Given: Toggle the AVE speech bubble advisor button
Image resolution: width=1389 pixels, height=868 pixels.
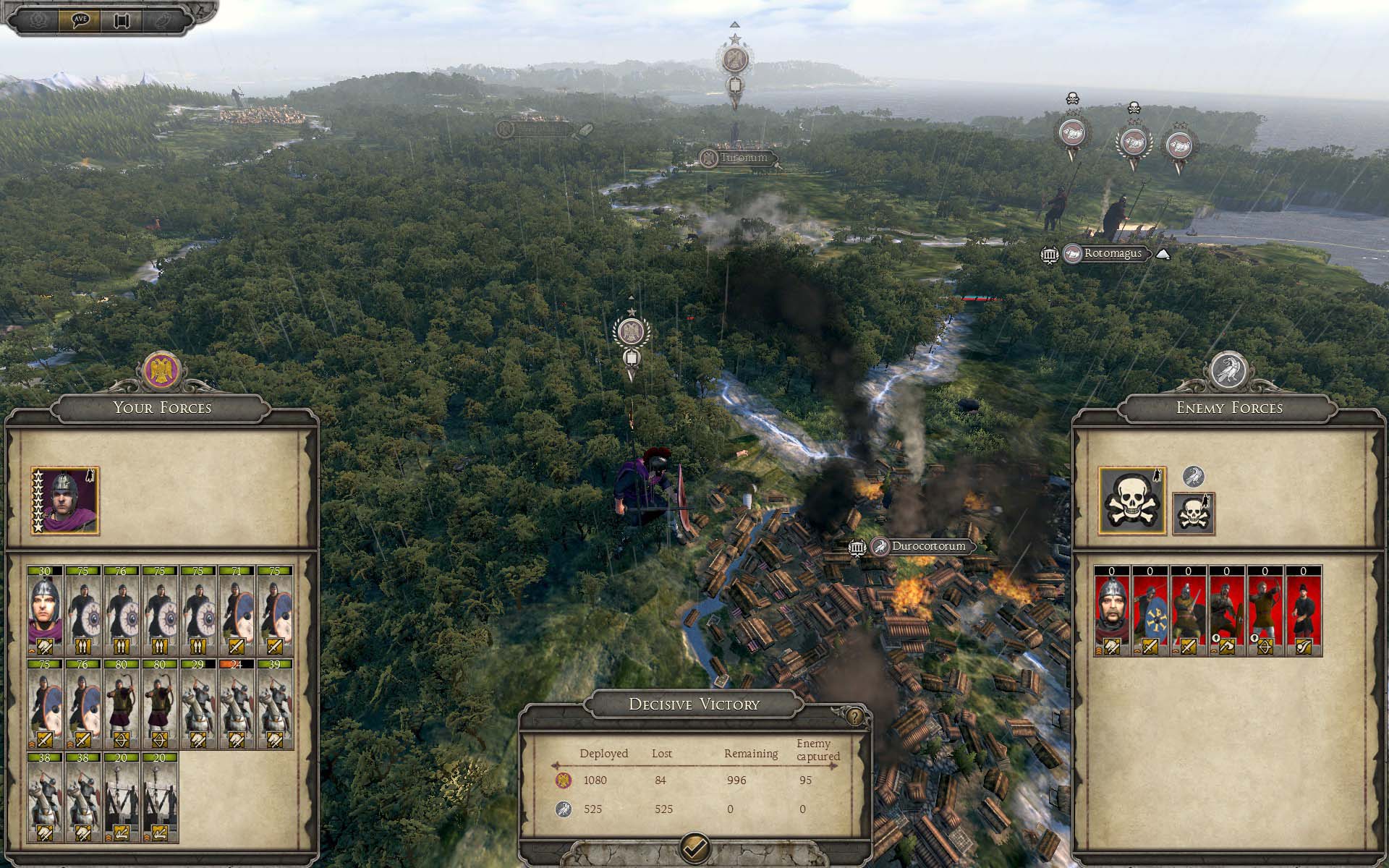Looking at the screenshot, I should pyautogui.click(x=80, y=20).
